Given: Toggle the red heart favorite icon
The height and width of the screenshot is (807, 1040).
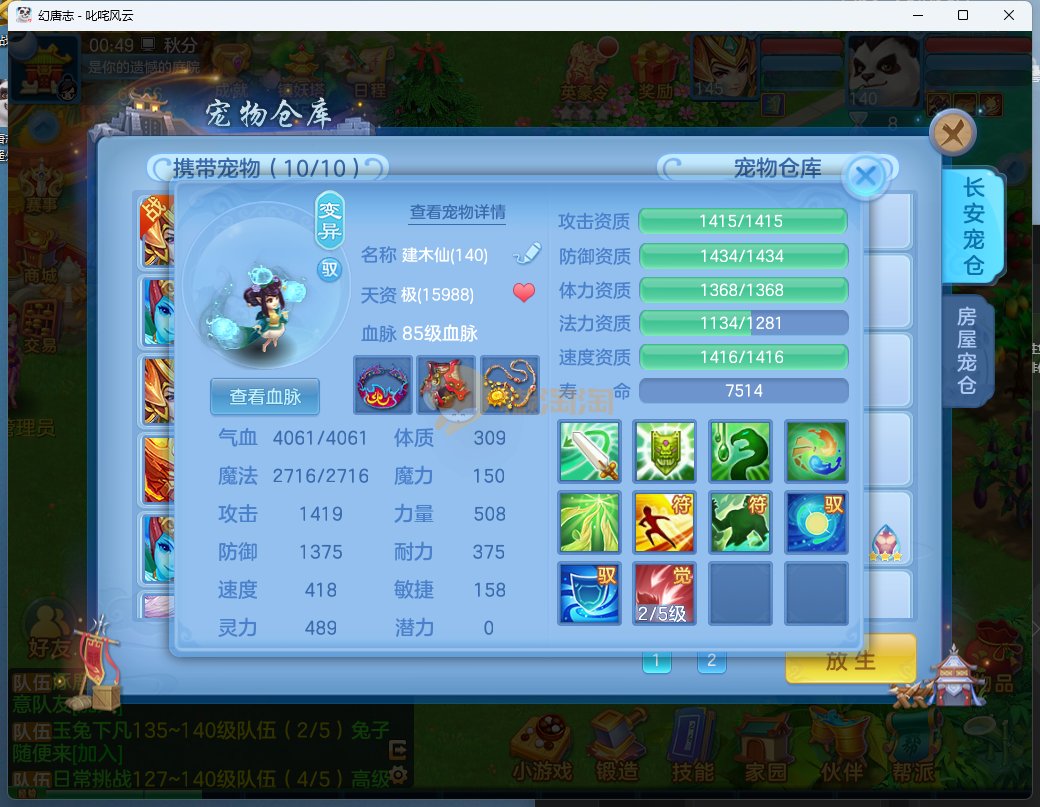Looking at the screenshot, I should click(x=524, y=293).
